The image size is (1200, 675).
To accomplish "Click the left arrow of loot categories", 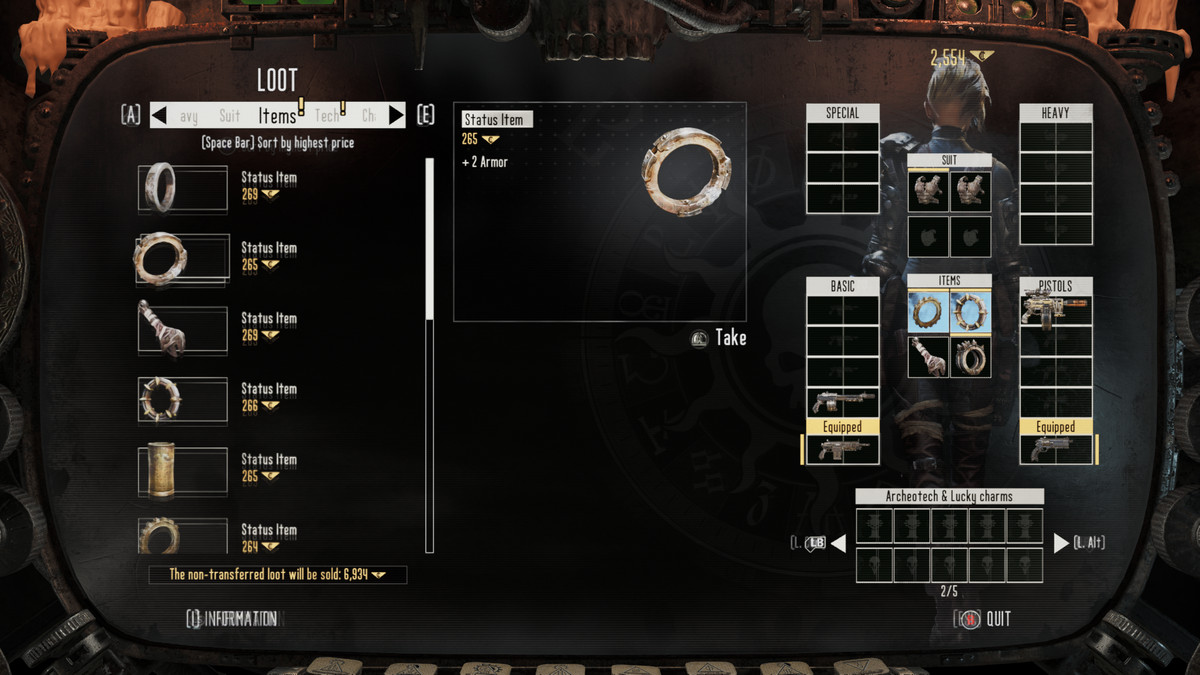I will [159, 115].
